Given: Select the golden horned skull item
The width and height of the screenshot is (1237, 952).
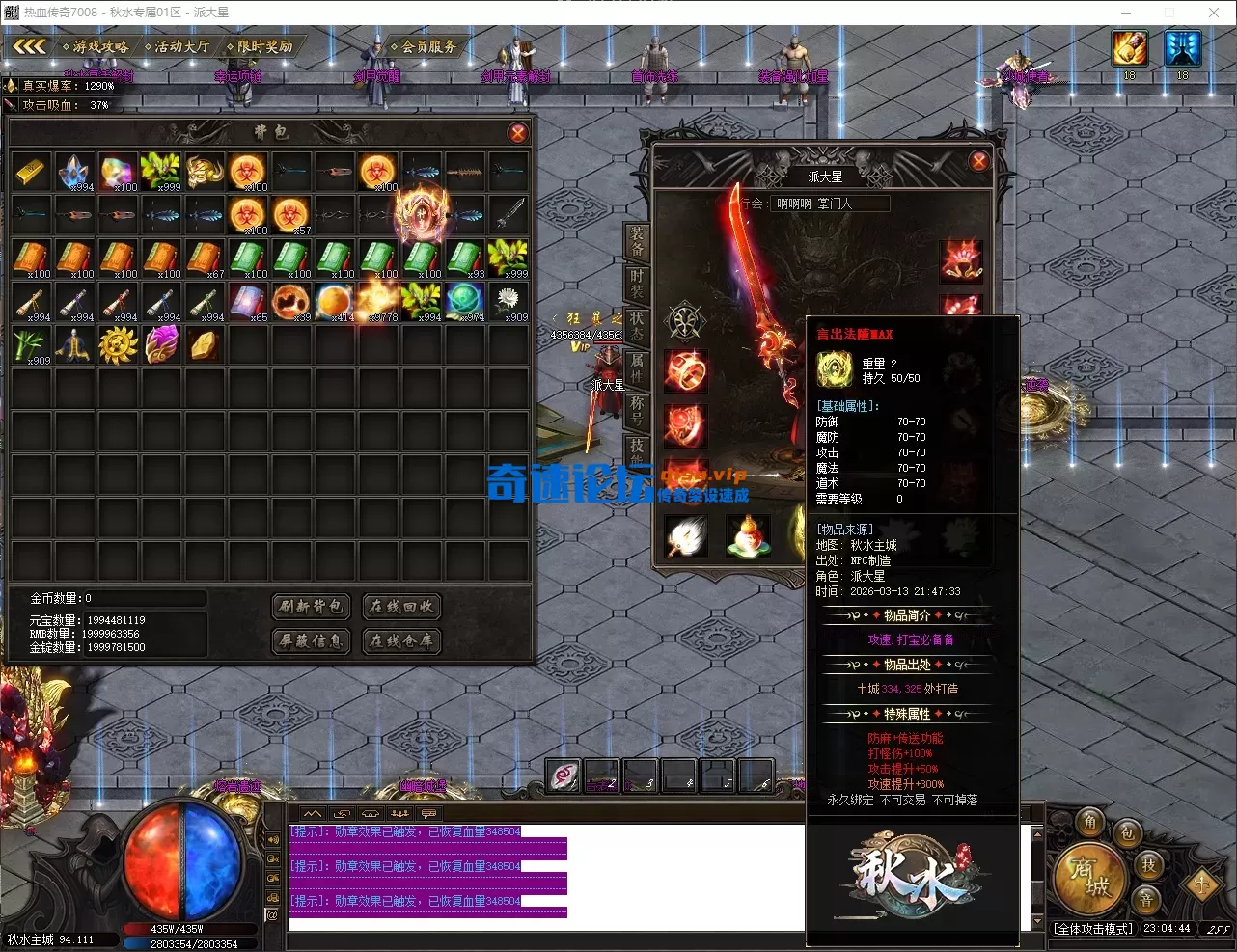Looking at the screenshot, I should (205, 171).
